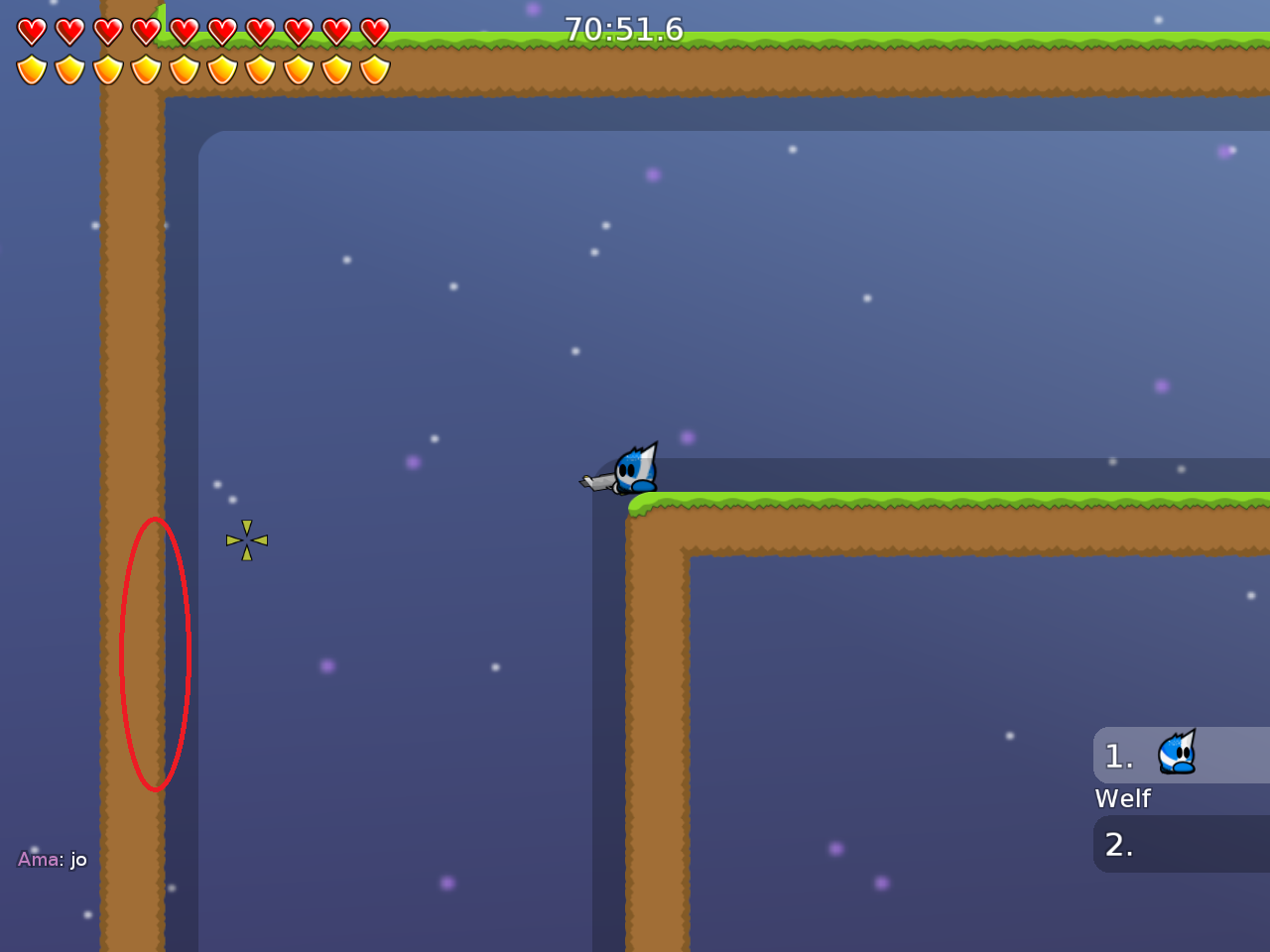
Task: Click the red ellipse marker on the wall
Action: tap(156, 654)
